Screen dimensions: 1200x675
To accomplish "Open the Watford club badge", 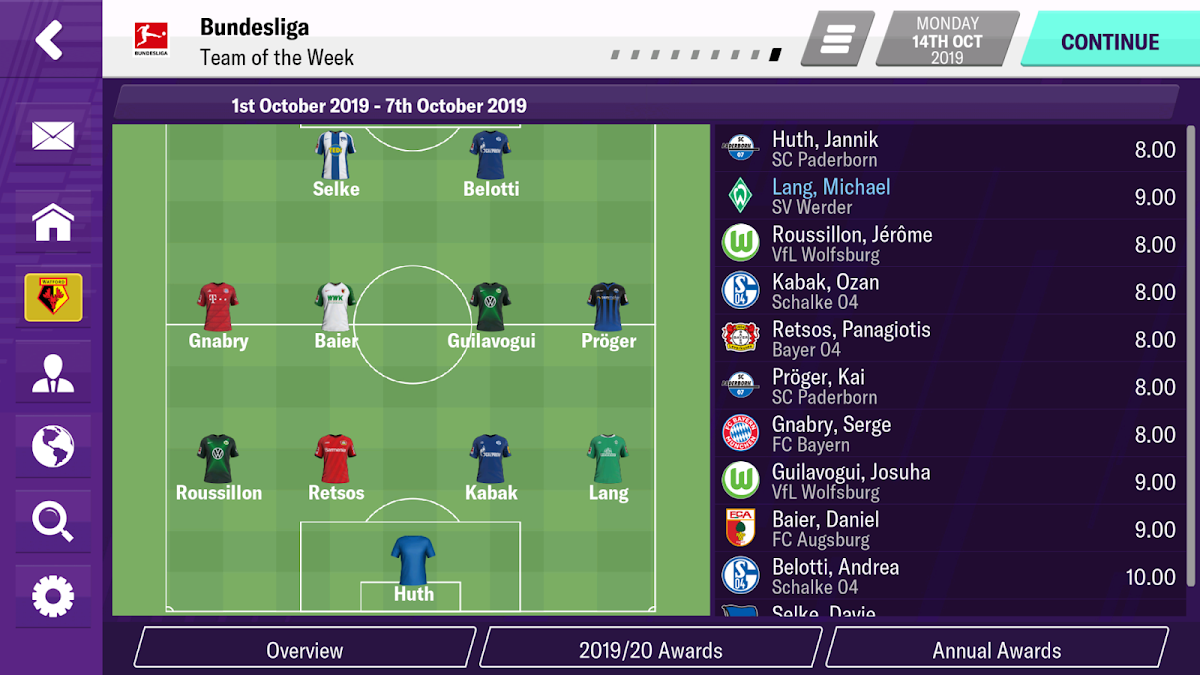I will (53, 298).
